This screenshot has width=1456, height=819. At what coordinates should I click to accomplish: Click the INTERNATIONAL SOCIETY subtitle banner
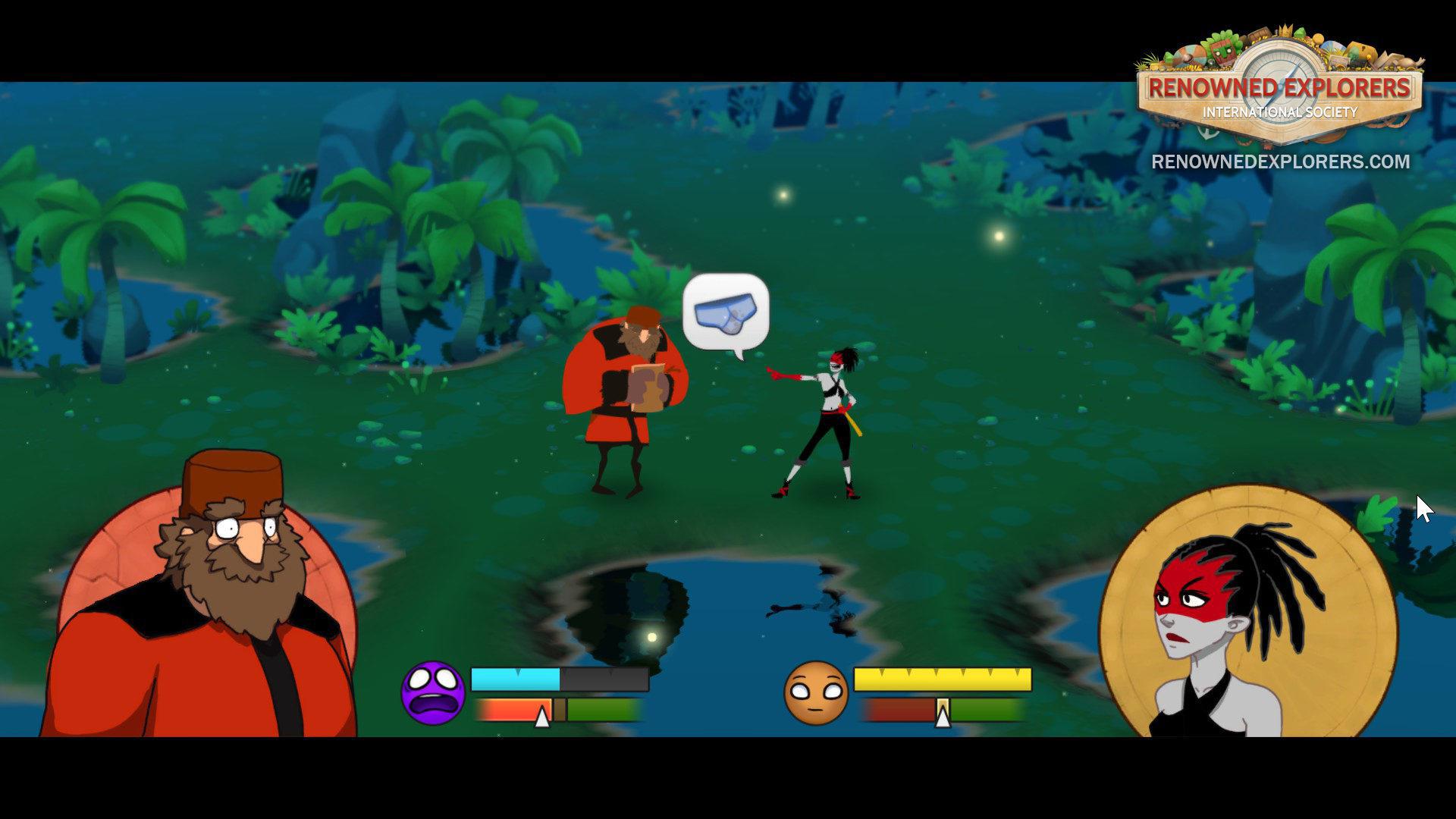point(1282,113)
